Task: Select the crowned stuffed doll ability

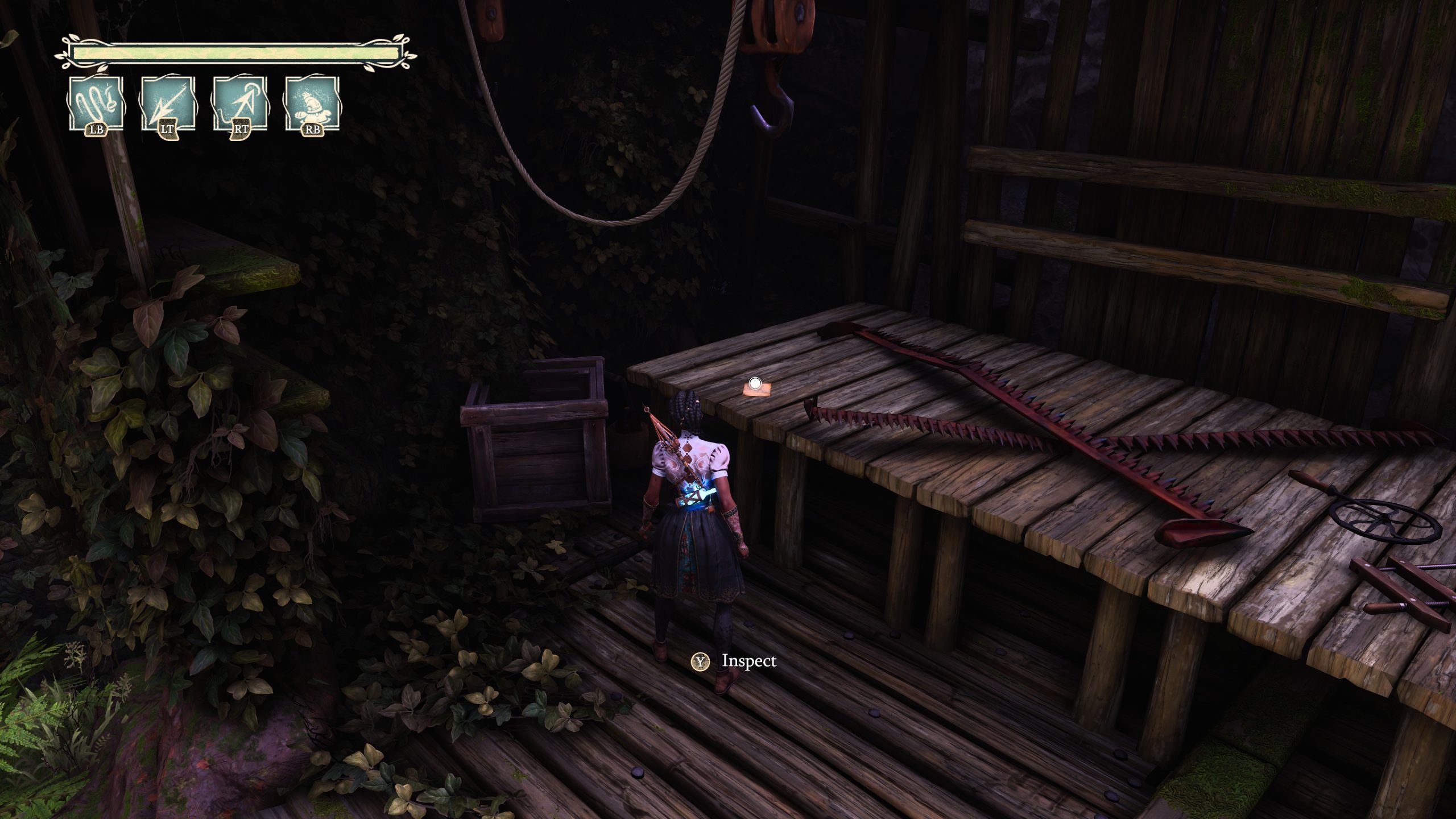Action: [x=312, y=105]
